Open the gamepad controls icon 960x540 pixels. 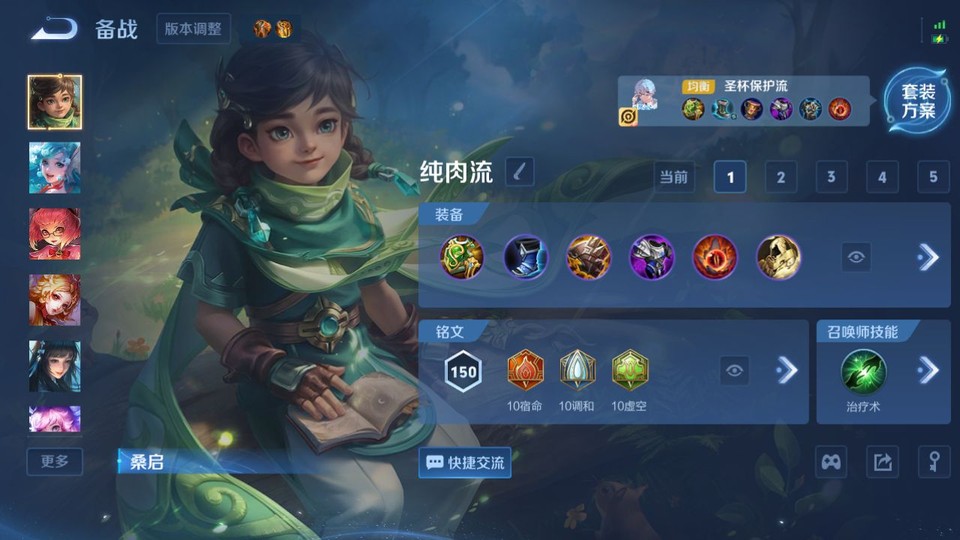831,462
